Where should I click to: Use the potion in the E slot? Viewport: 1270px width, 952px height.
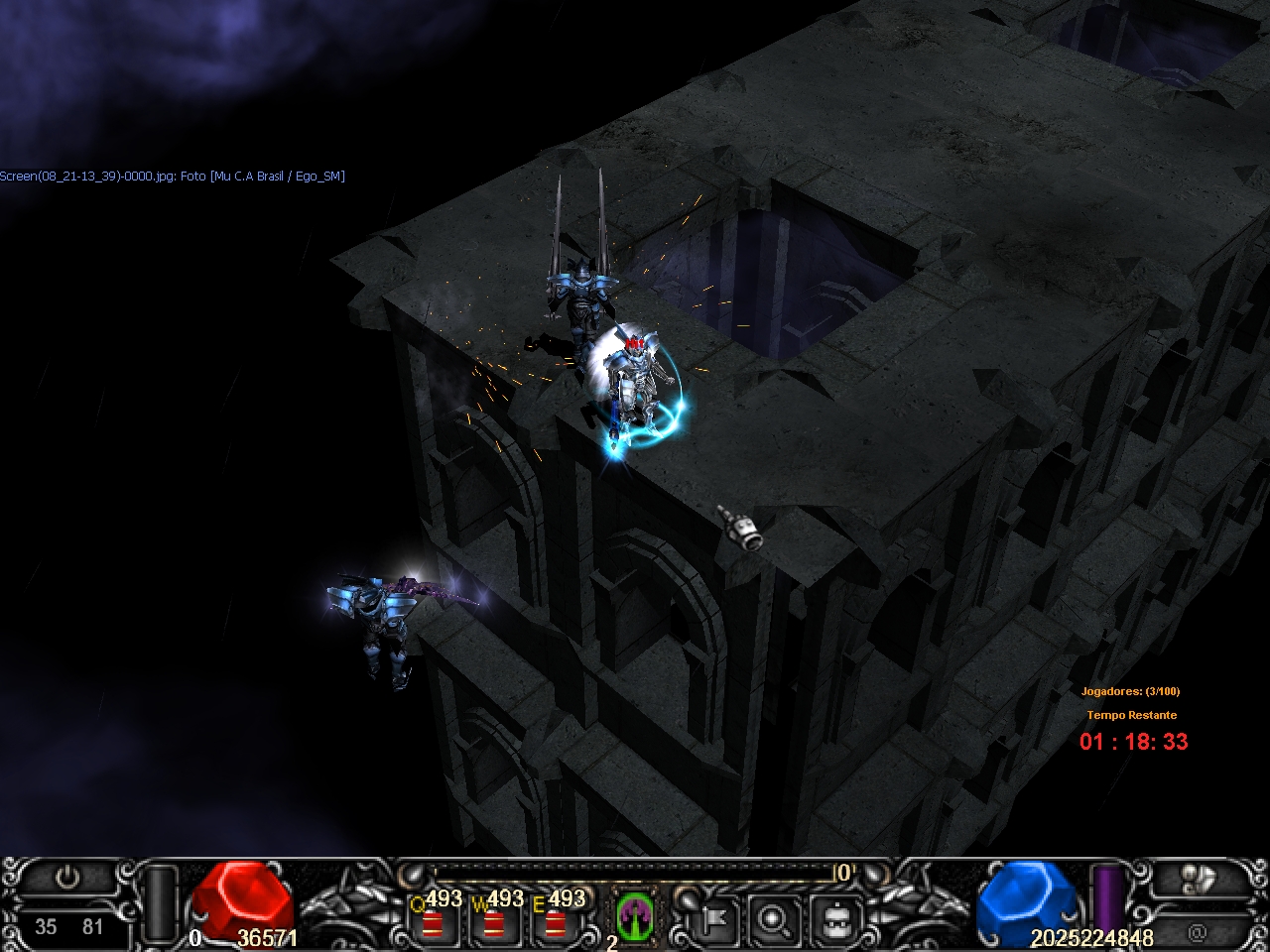pos(554,922)
